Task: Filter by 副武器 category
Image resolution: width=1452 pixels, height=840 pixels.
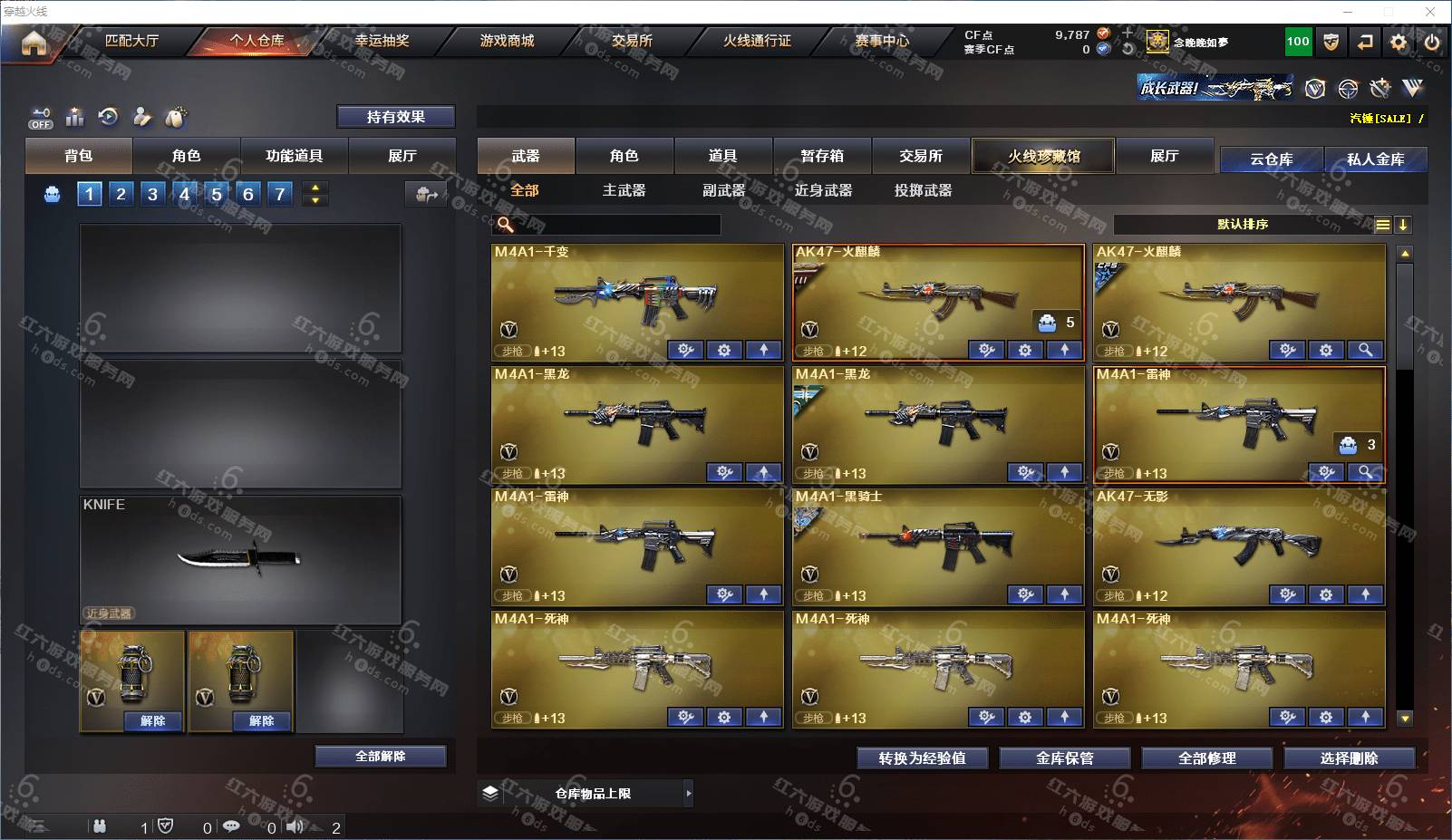Action: [x=723, y=190]
